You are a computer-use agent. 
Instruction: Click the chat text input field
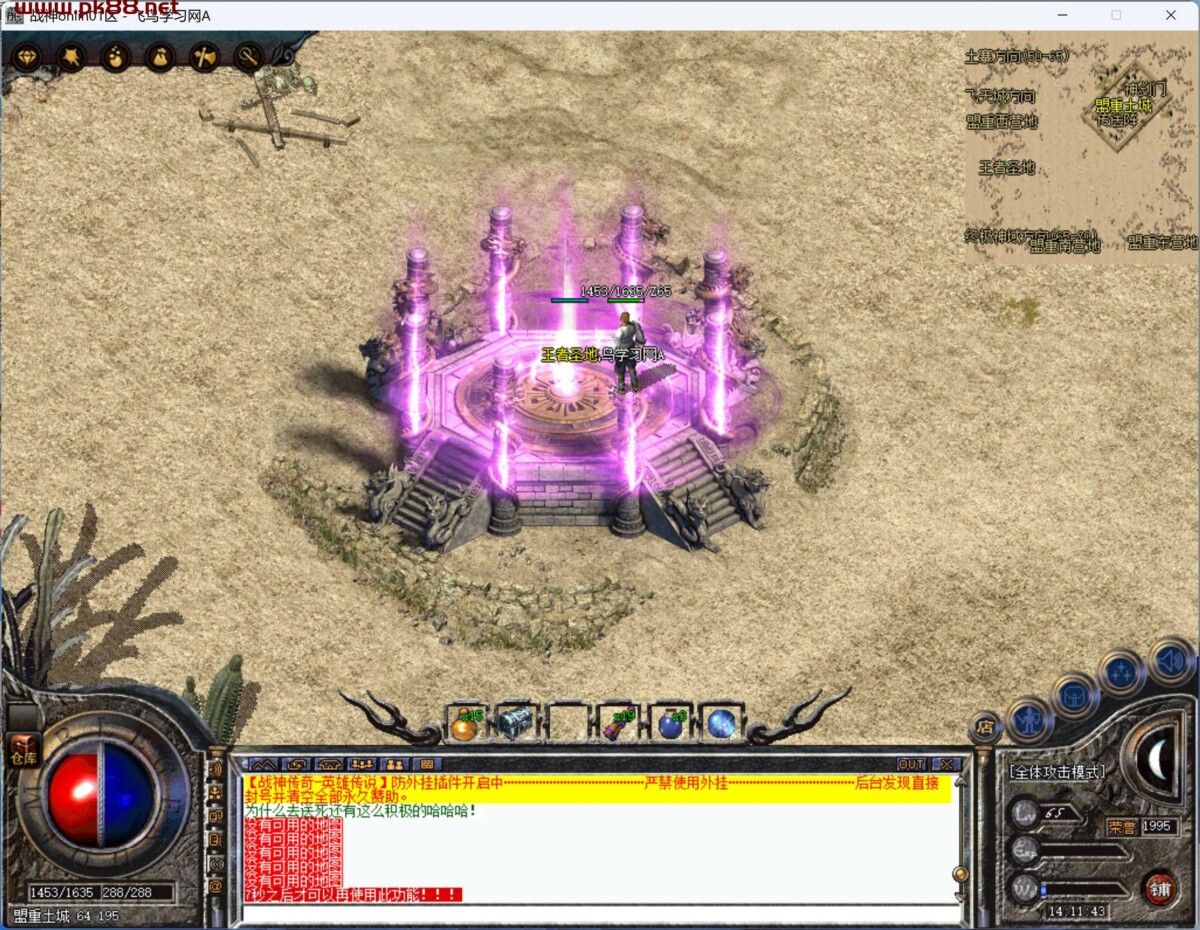[x=600, y=914]
